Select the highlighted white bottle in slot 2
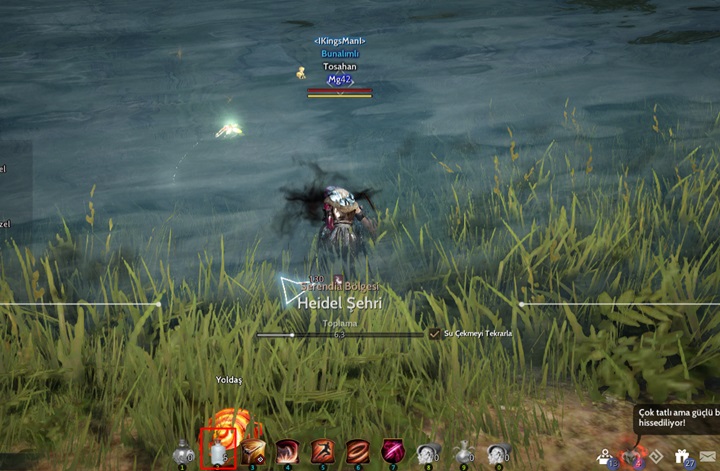Image resolution: width=720 pixels, height=471 pixels. tap(218, 452)
